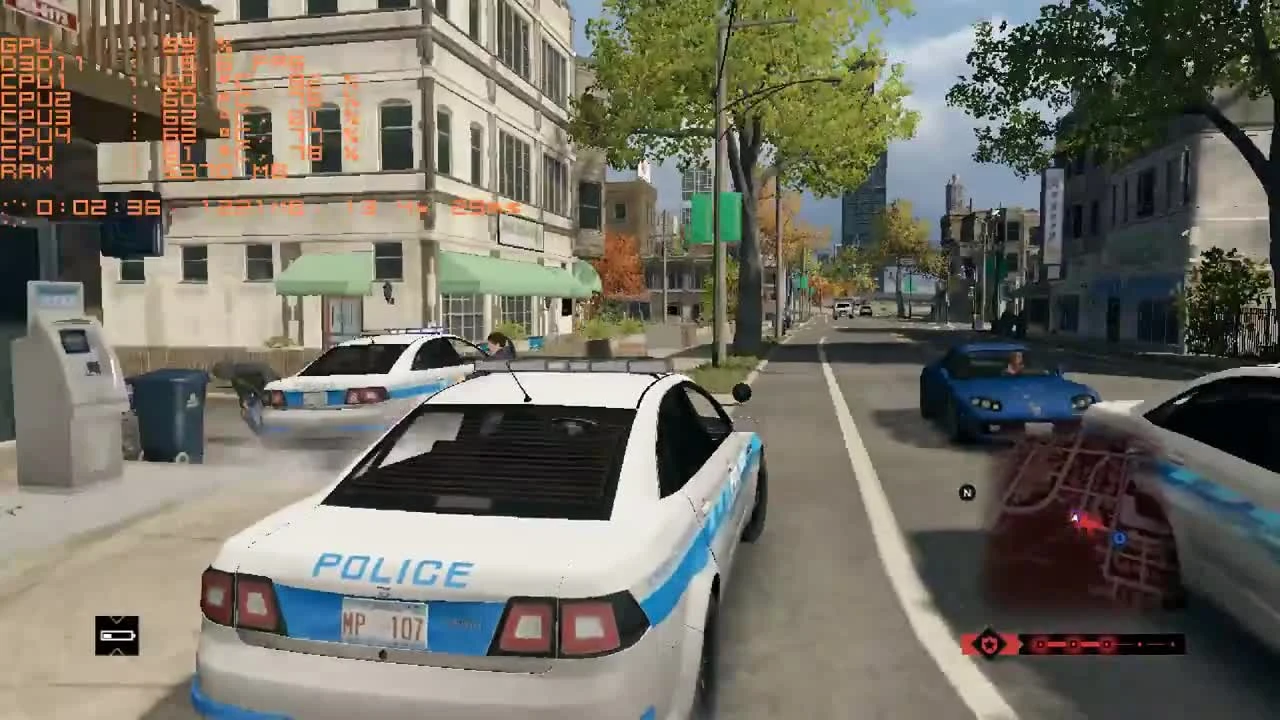Expand the up chevron above the battery icon
The height and width of the screenshot is (720, 1280).
pyautogui.click(x=117, y=619)
